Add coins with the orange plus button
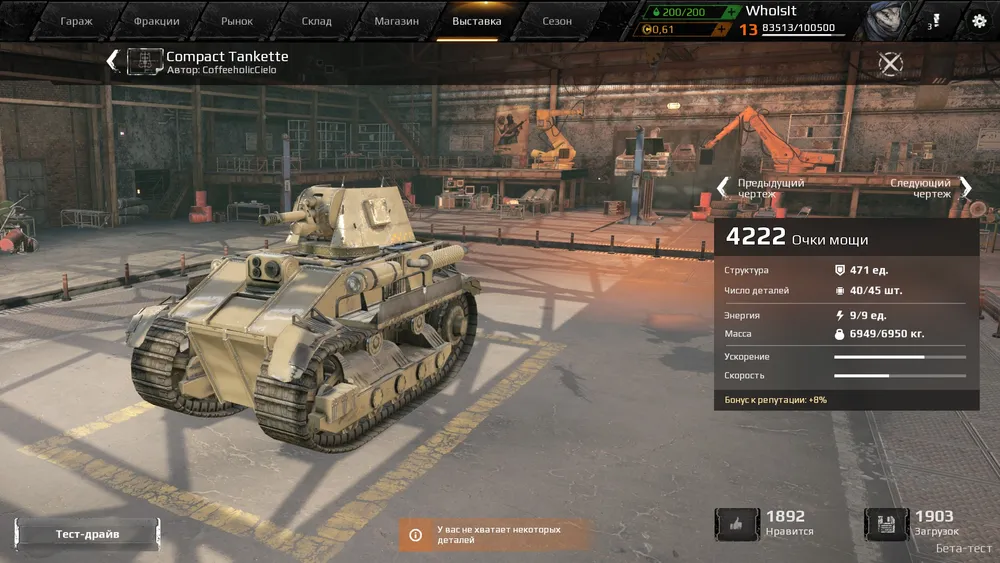The image size is (1000, 563). pos(721,29)
